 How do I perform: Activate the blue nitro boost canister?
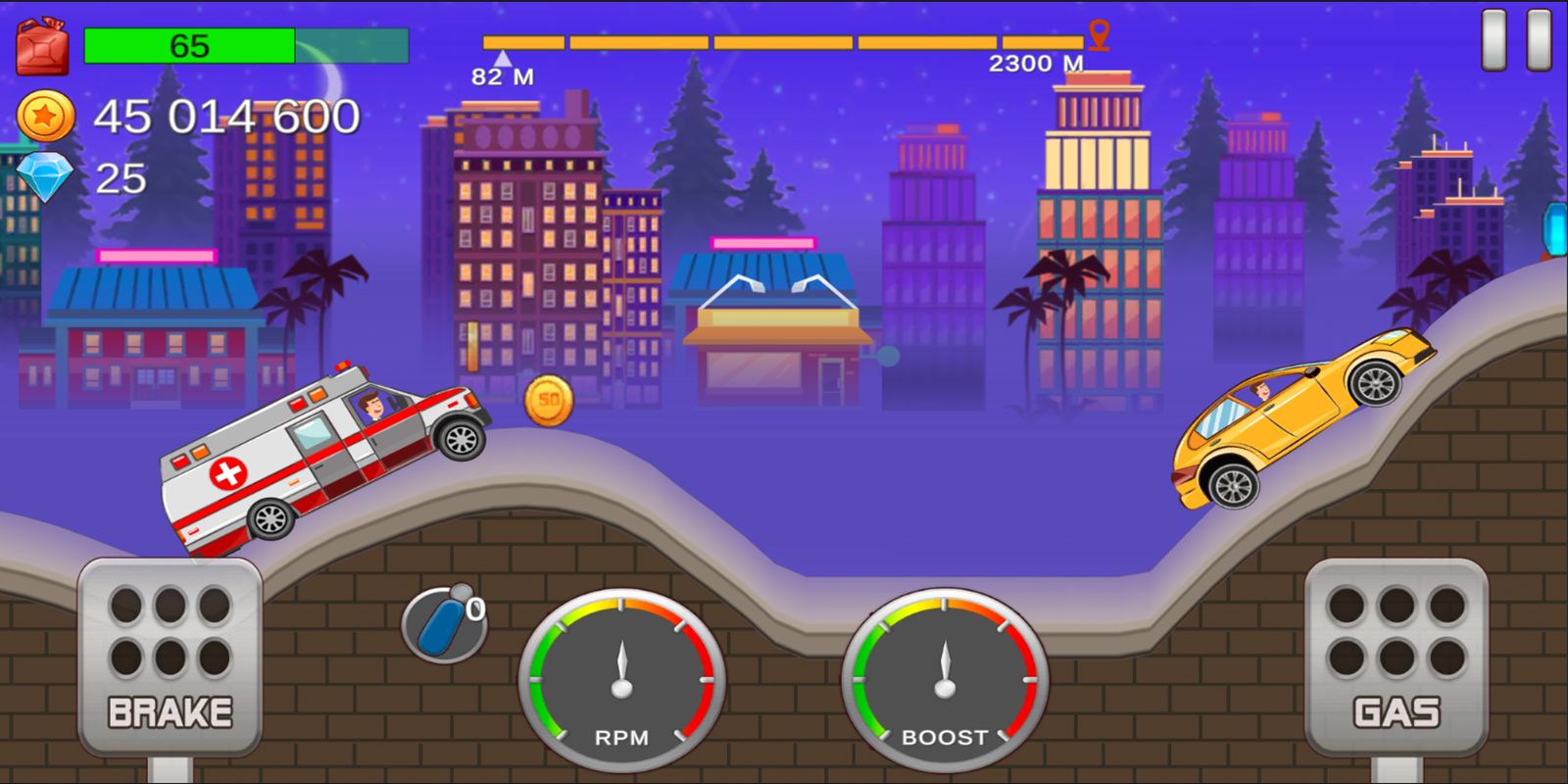[x=444, y=623]
